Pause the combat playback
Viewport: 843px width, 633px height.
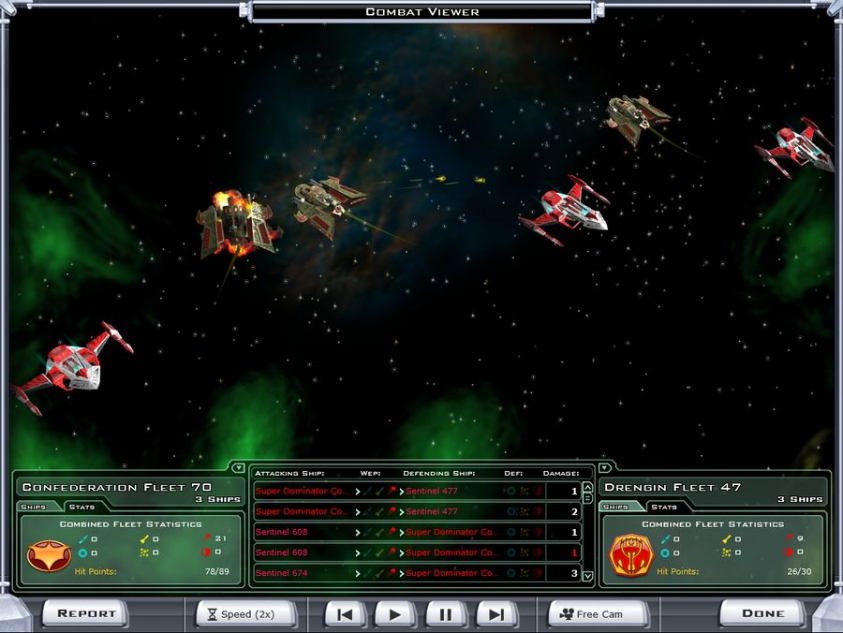tap(446, 614)
